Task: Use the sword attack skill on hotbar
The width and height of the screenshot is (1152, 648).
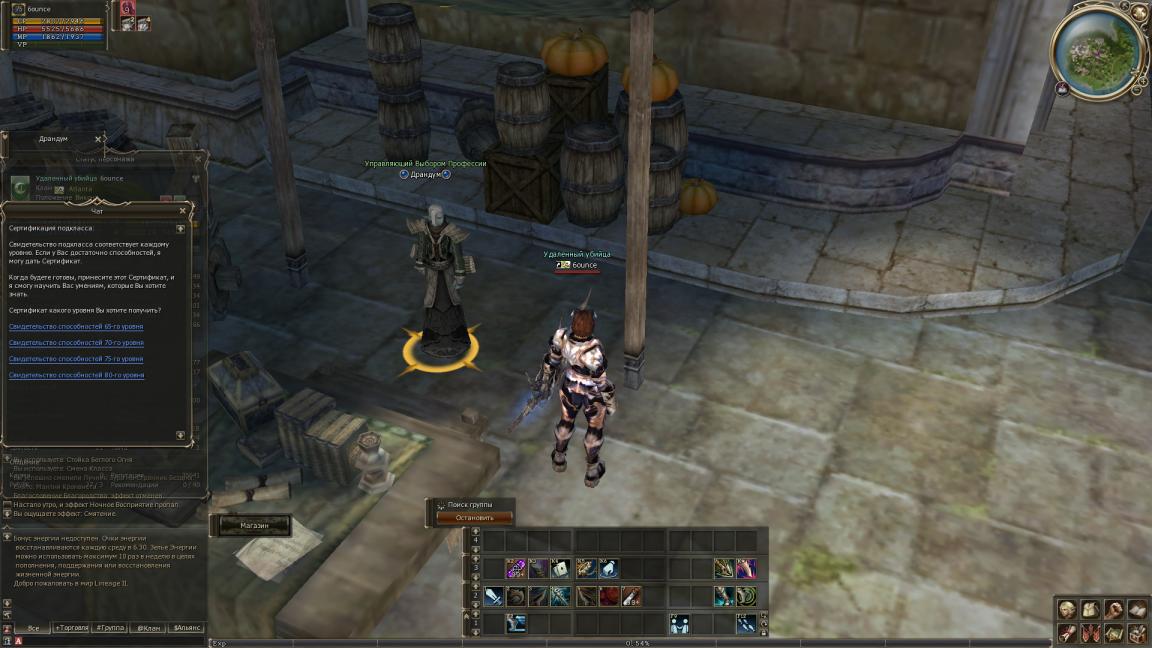Action: (x=493, y=596)
